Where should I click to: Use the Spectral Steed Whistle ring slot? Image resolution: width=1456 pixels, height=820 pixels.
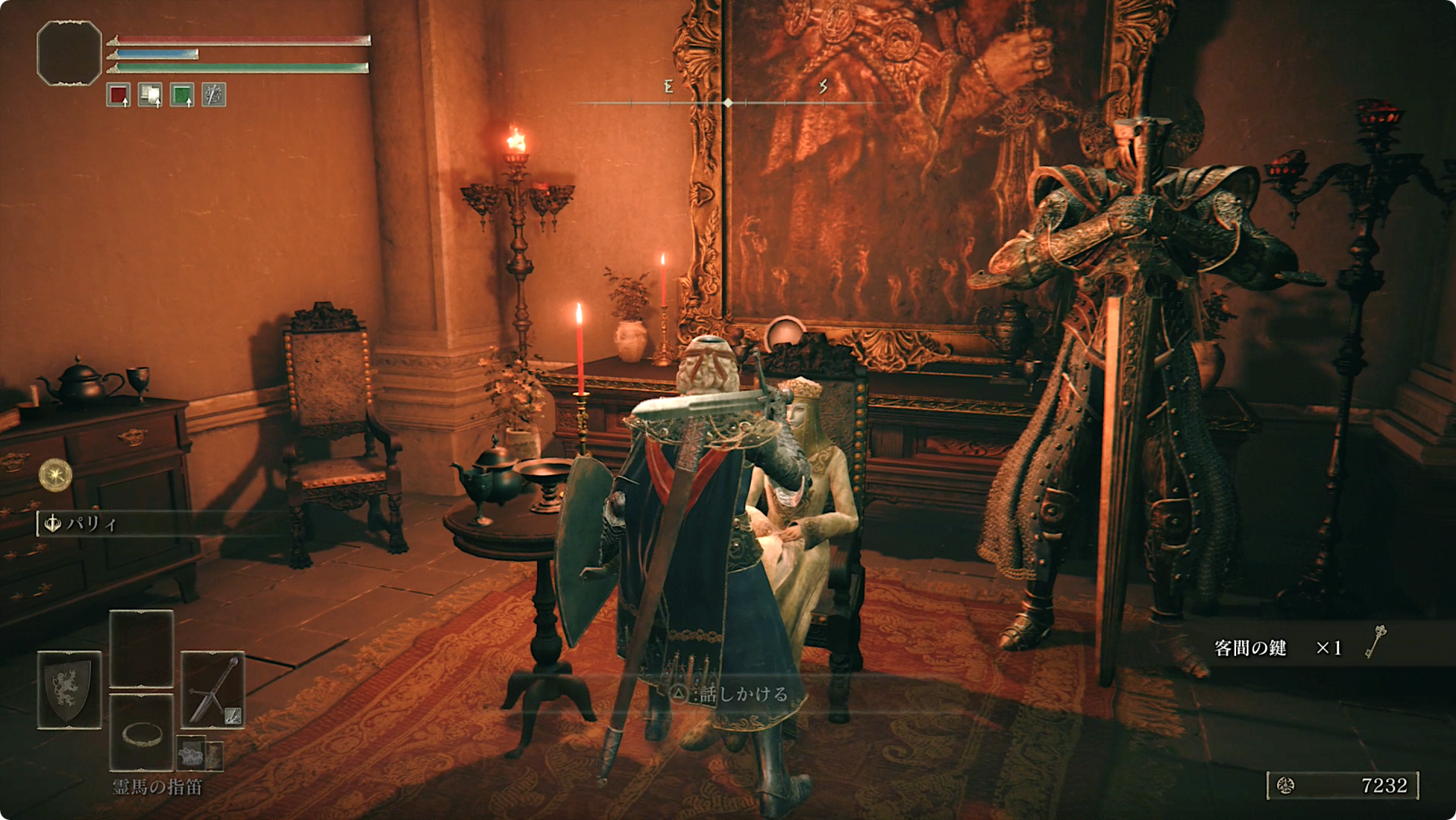(141, 733)
